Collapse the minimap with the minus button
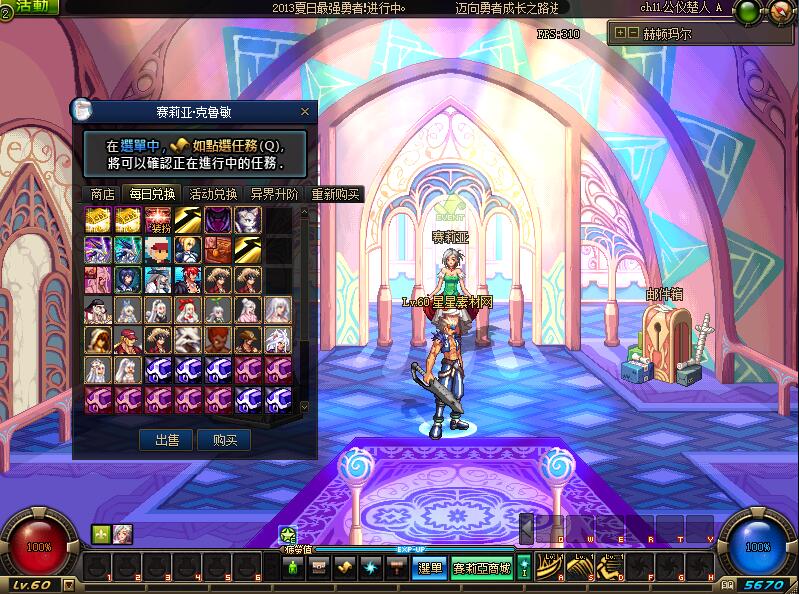 tap(632, 33)
